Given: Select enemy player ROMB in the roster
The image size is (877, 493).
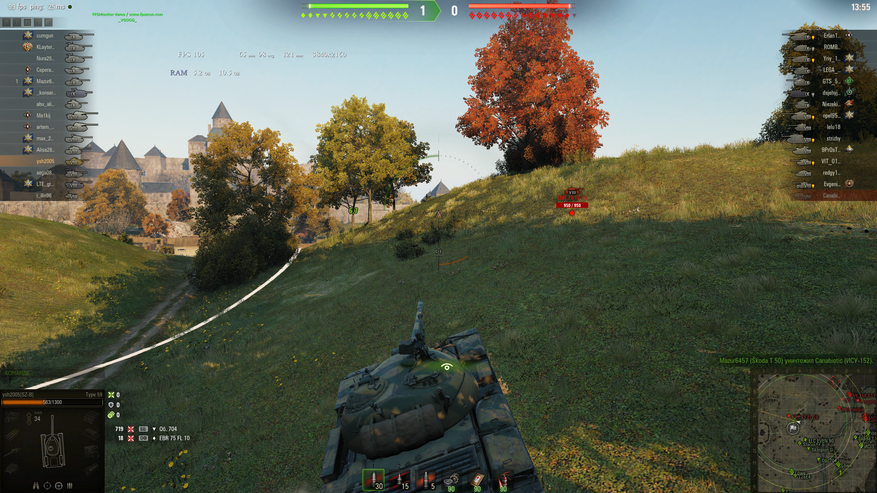Looking at the screenshot, I should pyautogui.click(x=832, y=47).
